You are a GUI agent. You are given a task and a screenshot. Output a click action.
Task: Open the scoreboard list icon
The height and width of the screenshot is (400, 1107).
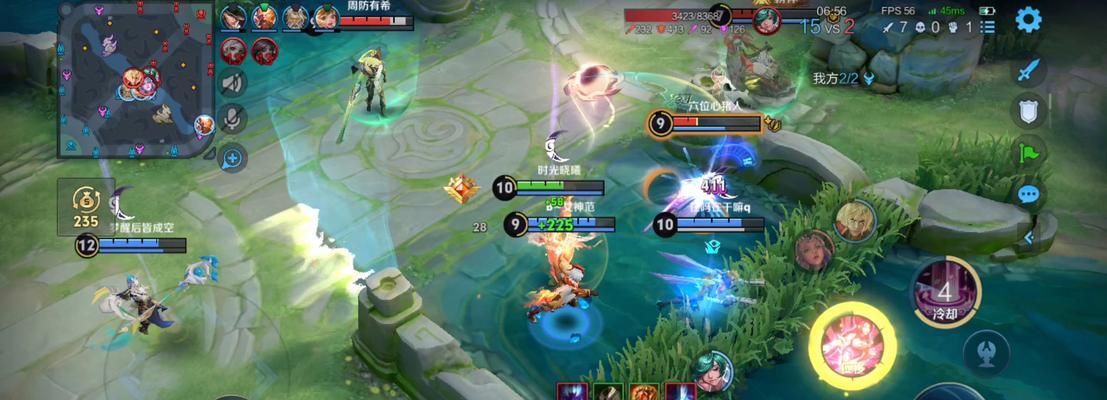[988, 27]
